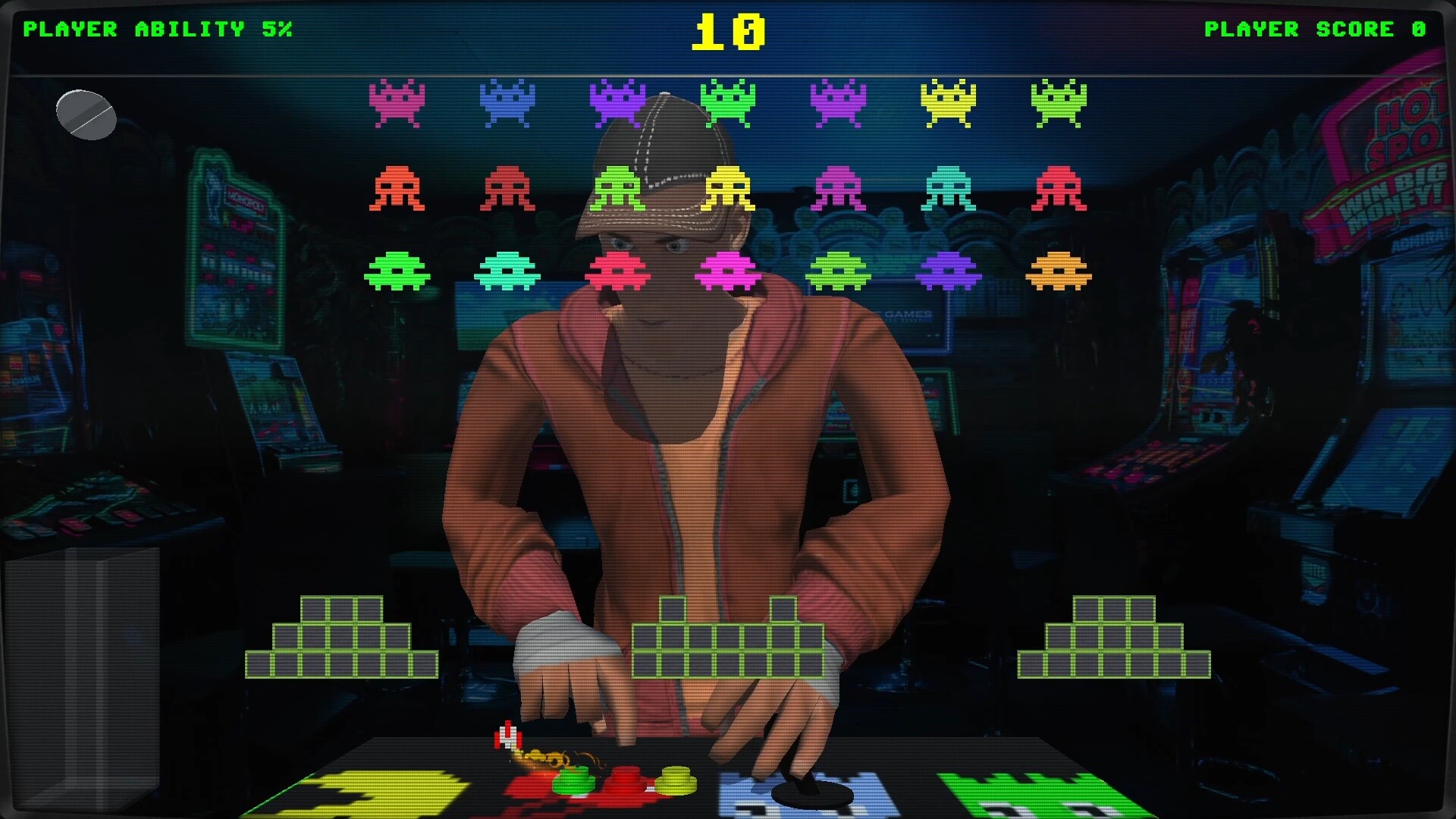
Task: Click the grey pill icon near the top left
Action: (85, 115)
